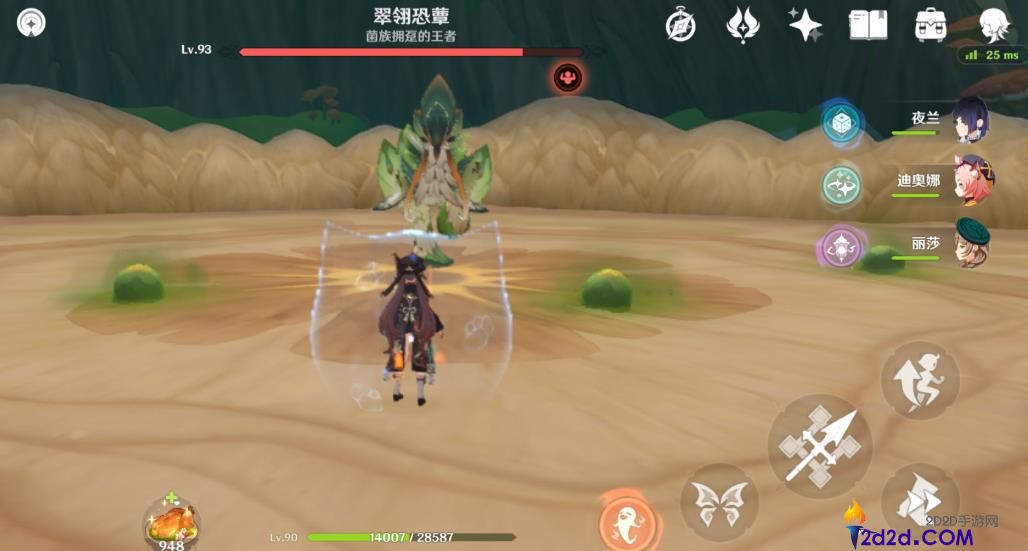Activate the butterfly elemental skill
This screenshot has width=1028, height=551.
(718, 503)
